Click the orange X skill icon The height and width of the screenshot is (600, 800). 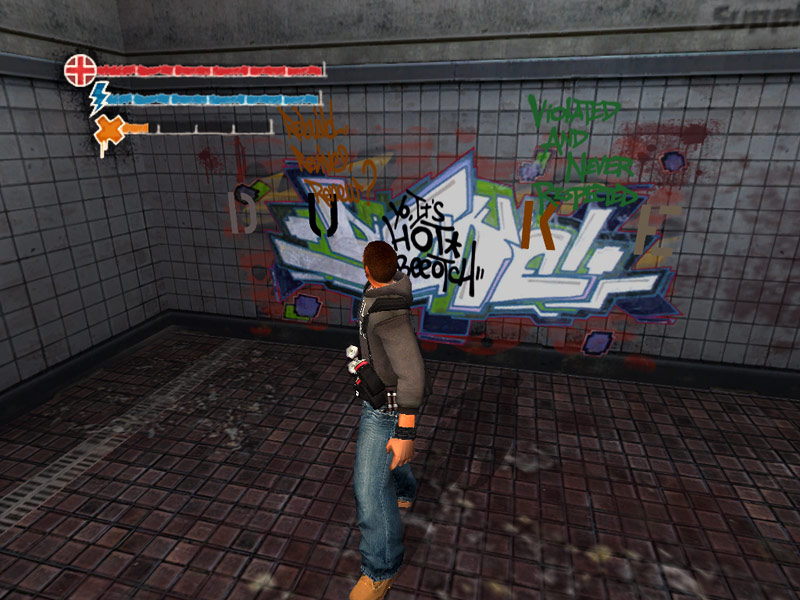point(108,130)
